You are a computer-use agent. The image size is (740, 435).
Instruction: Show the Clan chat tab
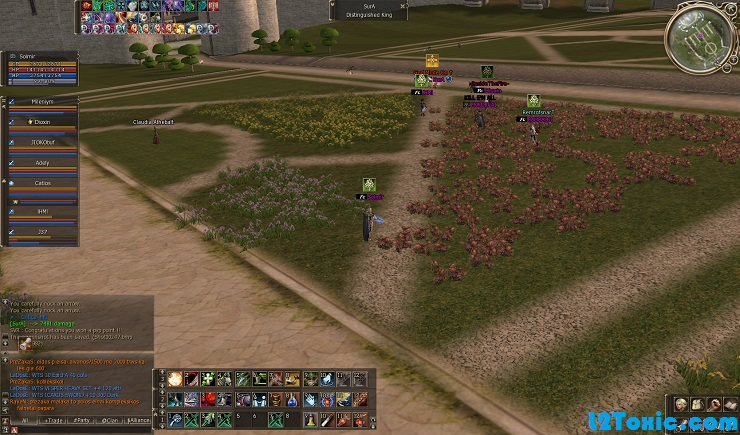(x=111, y=420)
